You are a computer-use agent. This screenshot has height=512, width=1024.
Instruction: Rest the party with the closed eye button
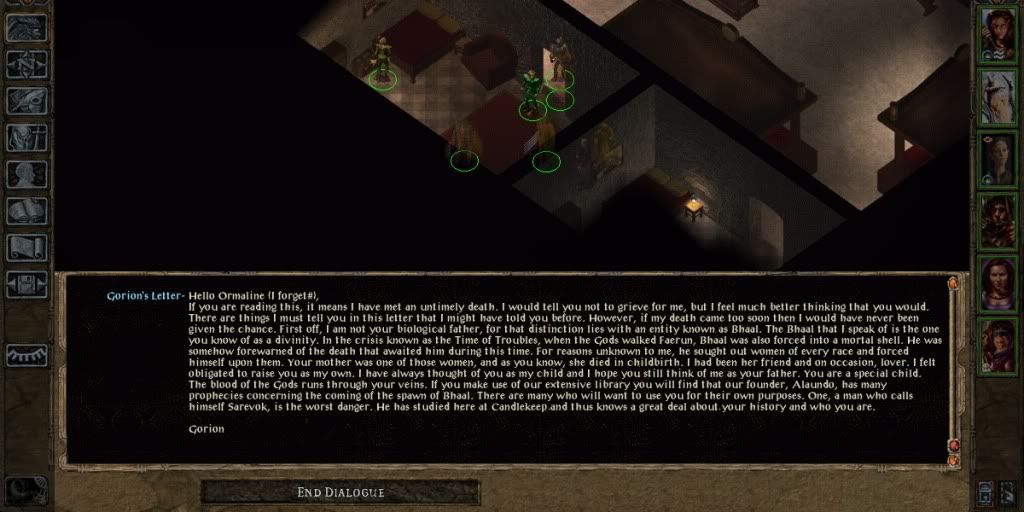(27, 355)
